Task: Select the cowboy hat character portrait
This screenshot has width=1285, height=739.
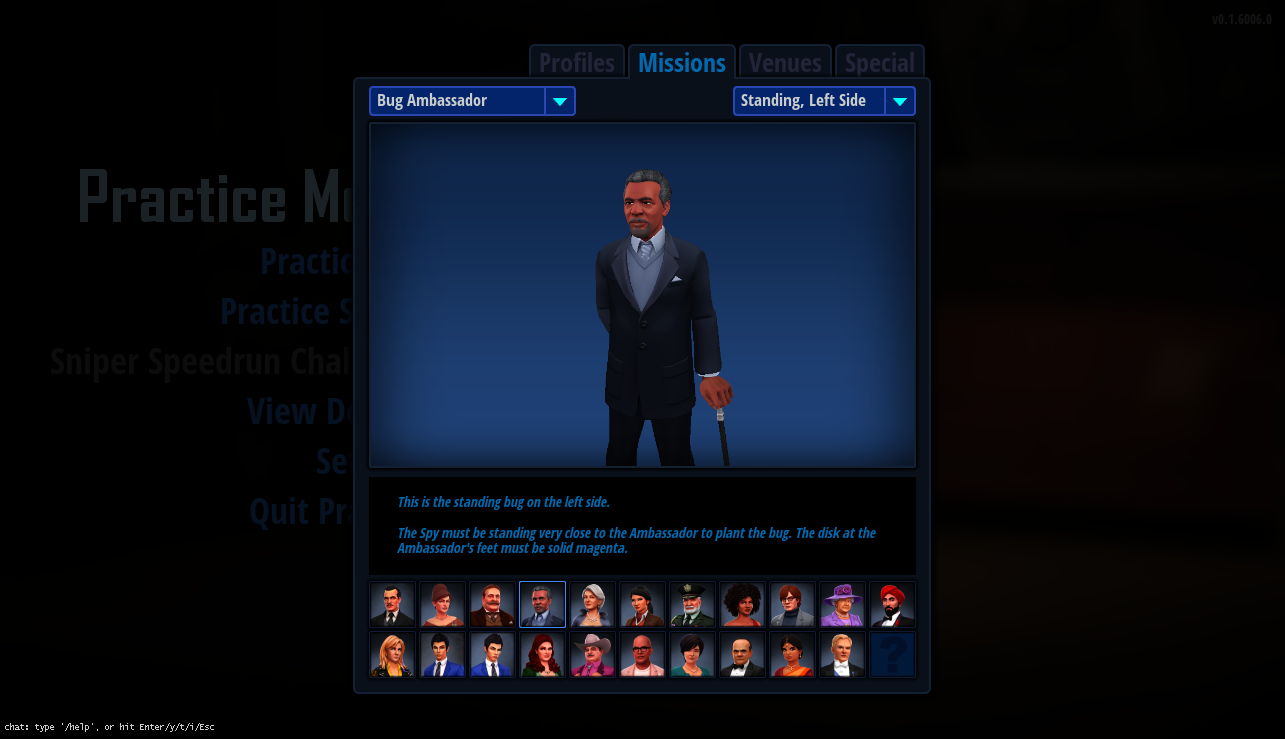Action: click(x=592, y=655)
